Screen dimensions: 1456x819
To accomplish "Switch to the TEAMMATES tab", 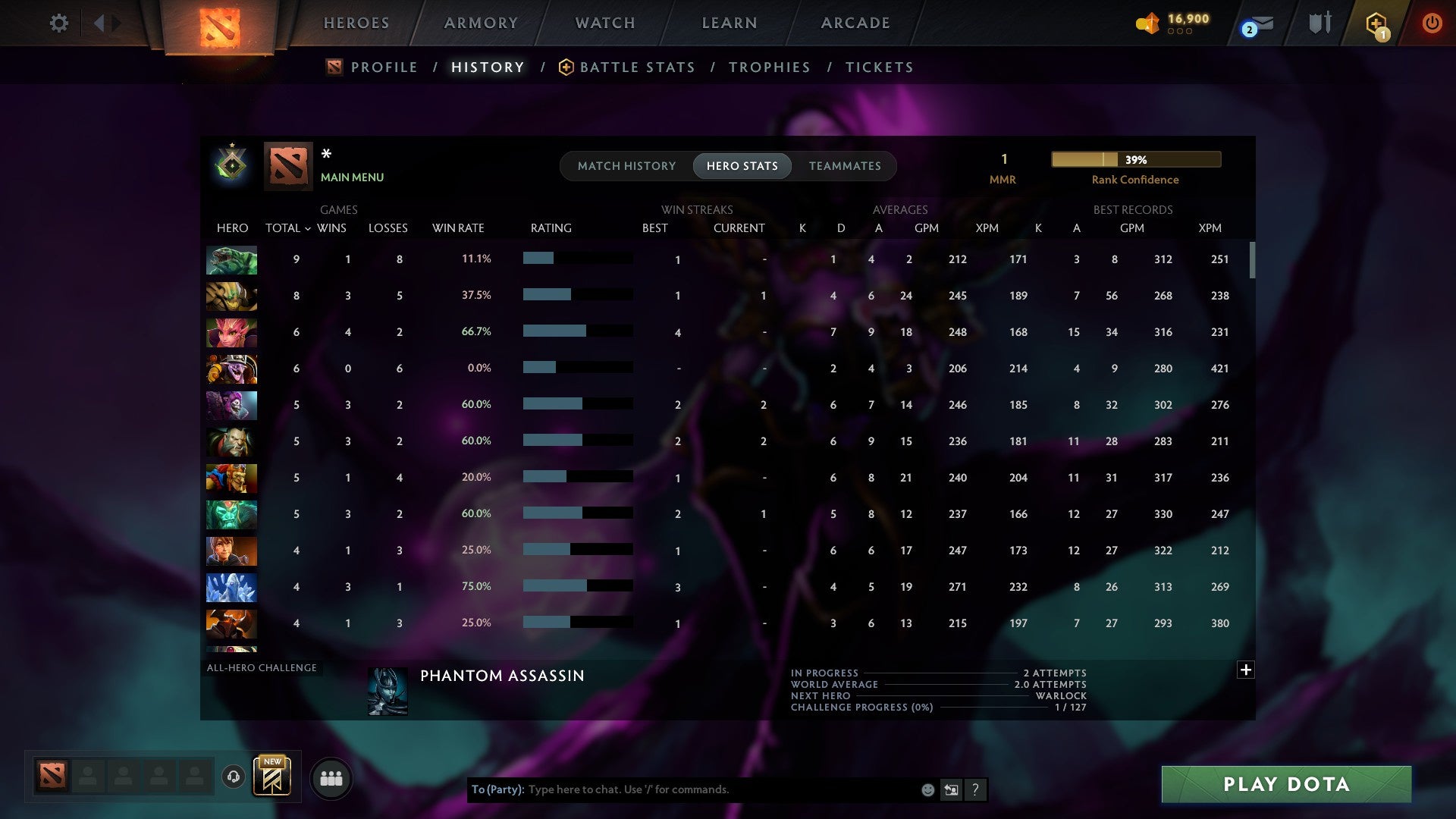I will pyautogui.click(x=845, y=166).
